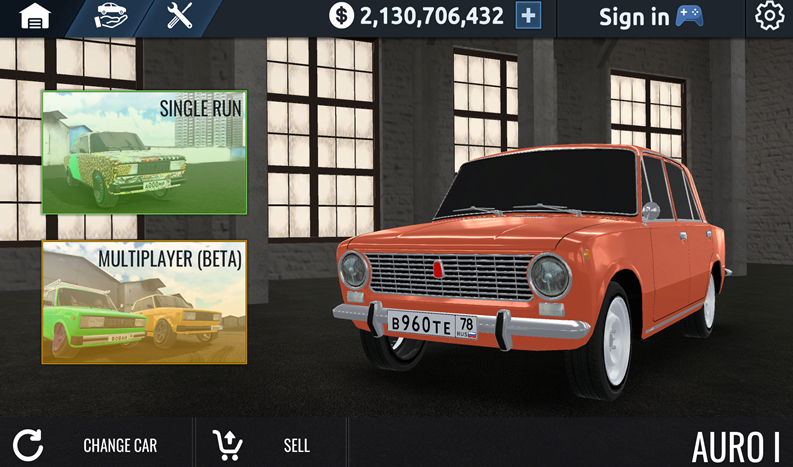Open the tuning tools tab

[180, 17]
